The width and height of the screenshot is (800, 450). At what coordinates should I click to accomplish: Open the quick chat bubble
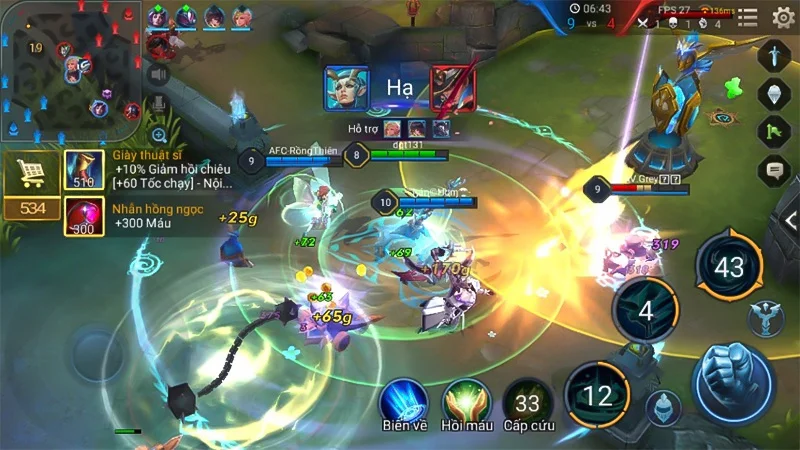775,171
